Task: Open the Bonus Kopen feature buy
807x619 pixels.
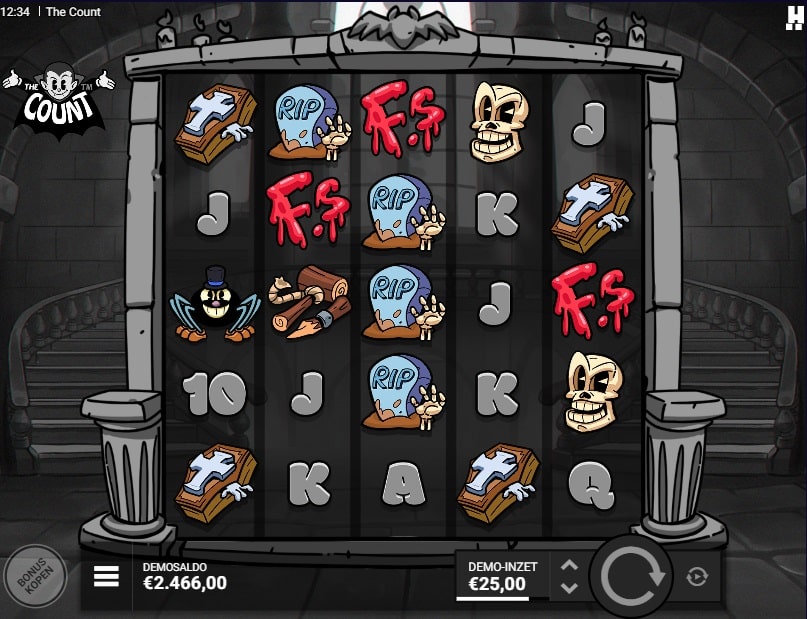Action: [x=35, y=577]
